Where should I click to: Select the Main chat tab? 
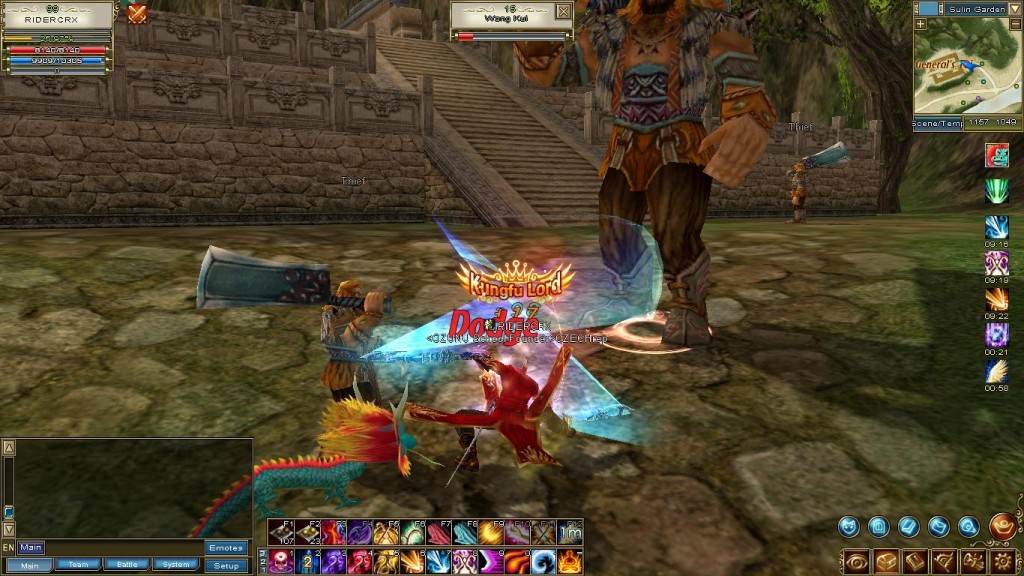(29, 565)
